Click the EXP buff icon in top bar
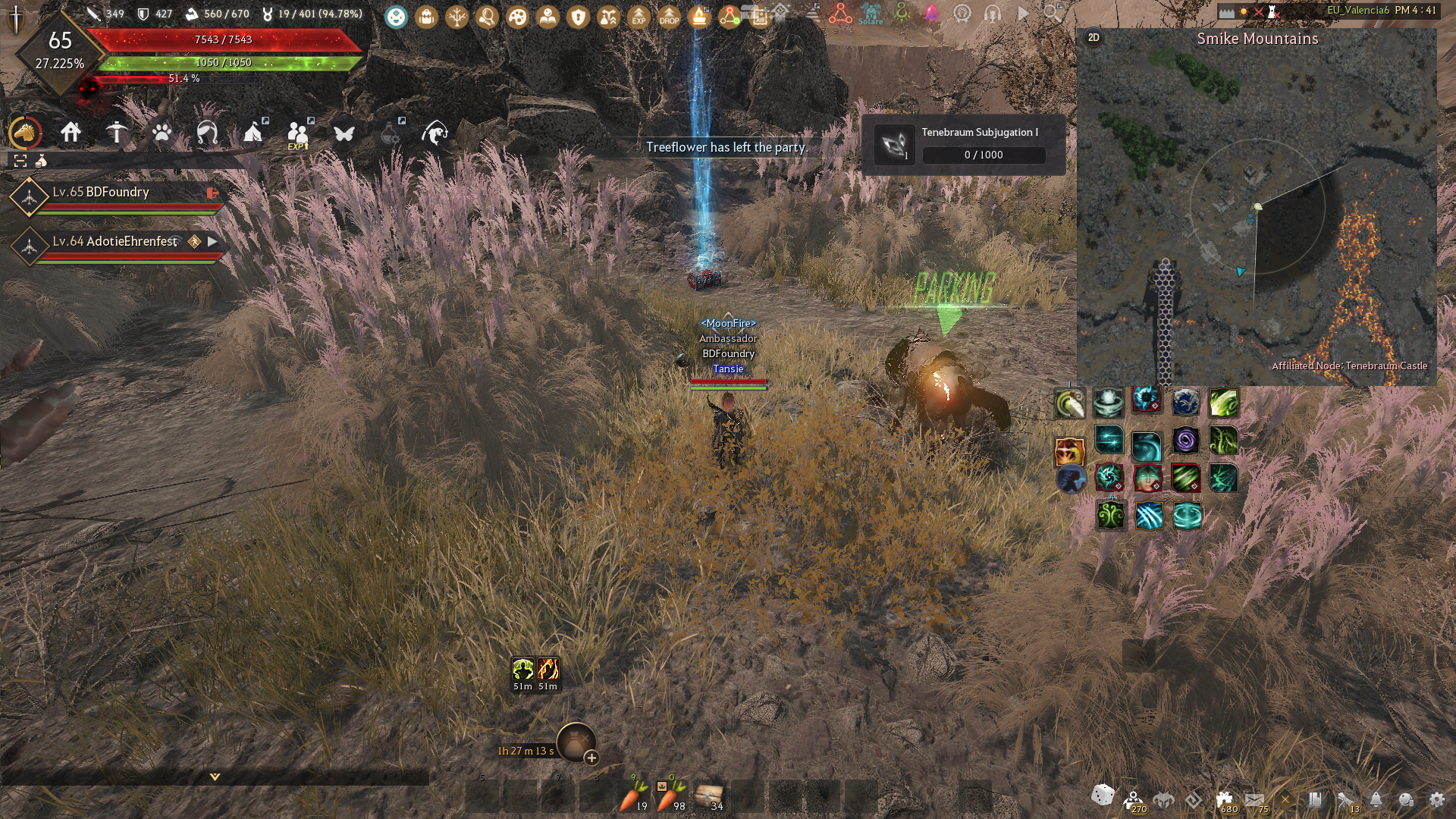1456x819 pixels. pyautogui.click(x=639, y=16)
